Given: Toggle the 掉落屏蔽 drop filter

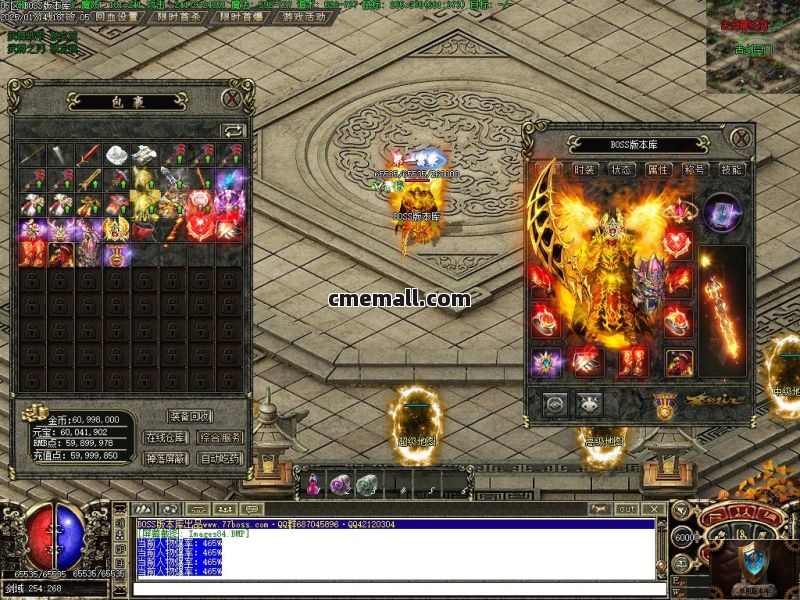Looking at the screenshot, I should 166,458.
